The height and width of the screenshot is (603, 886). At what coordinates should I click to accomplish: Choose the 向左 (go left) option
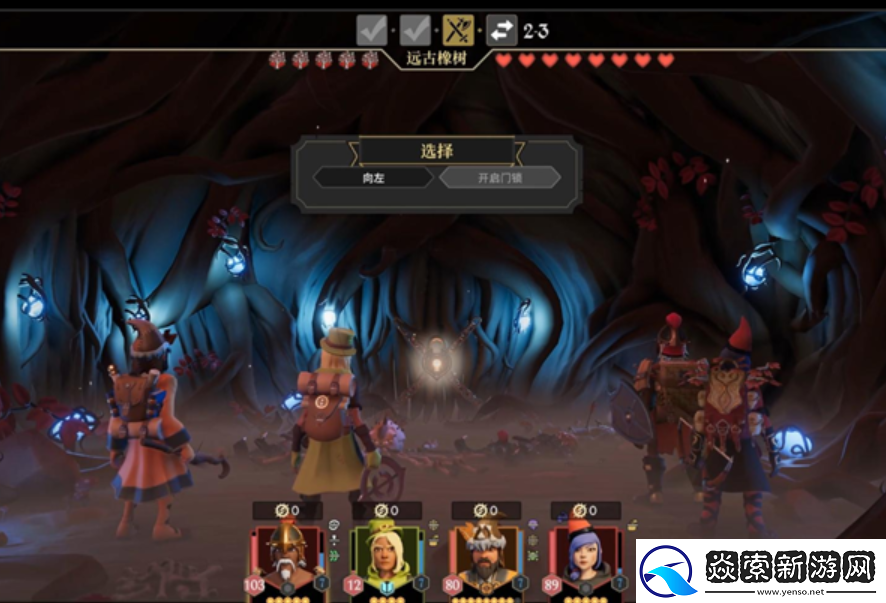click(x=374, y=178)
